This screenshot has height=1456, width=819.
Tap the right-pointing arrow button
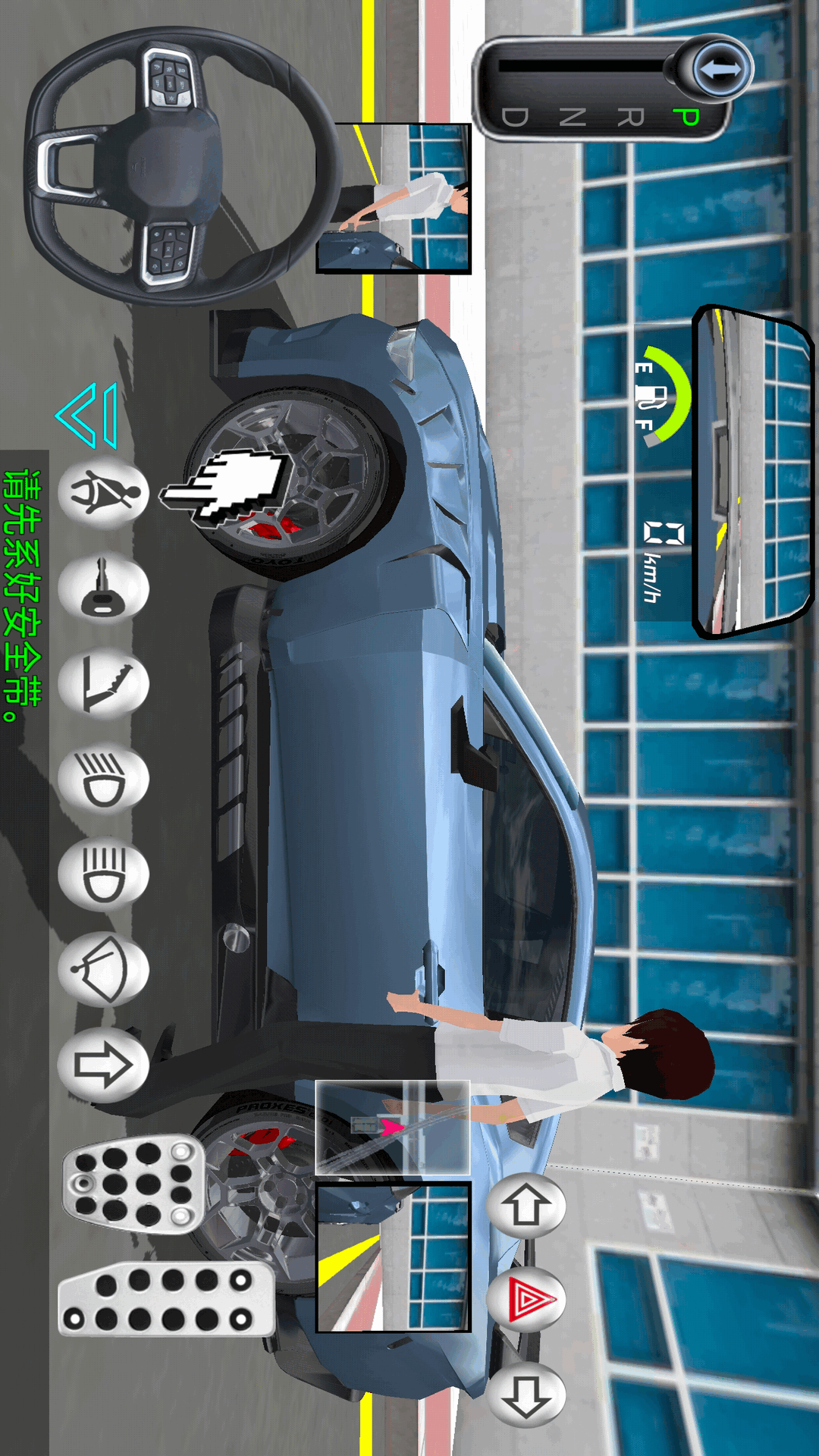(103, 1065)
